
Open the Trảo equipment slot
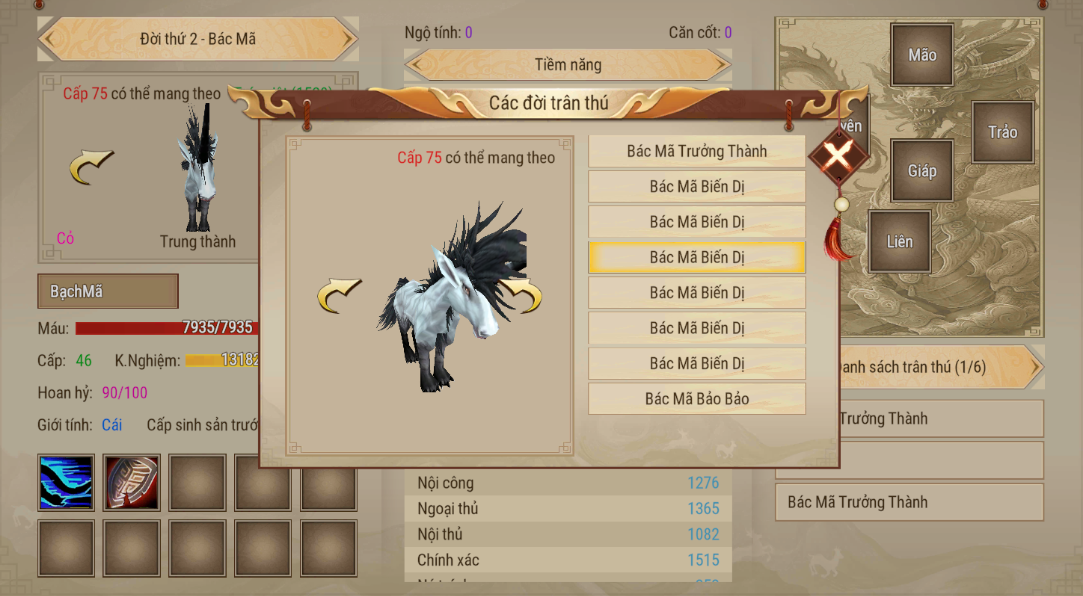tap(1002, 132)
